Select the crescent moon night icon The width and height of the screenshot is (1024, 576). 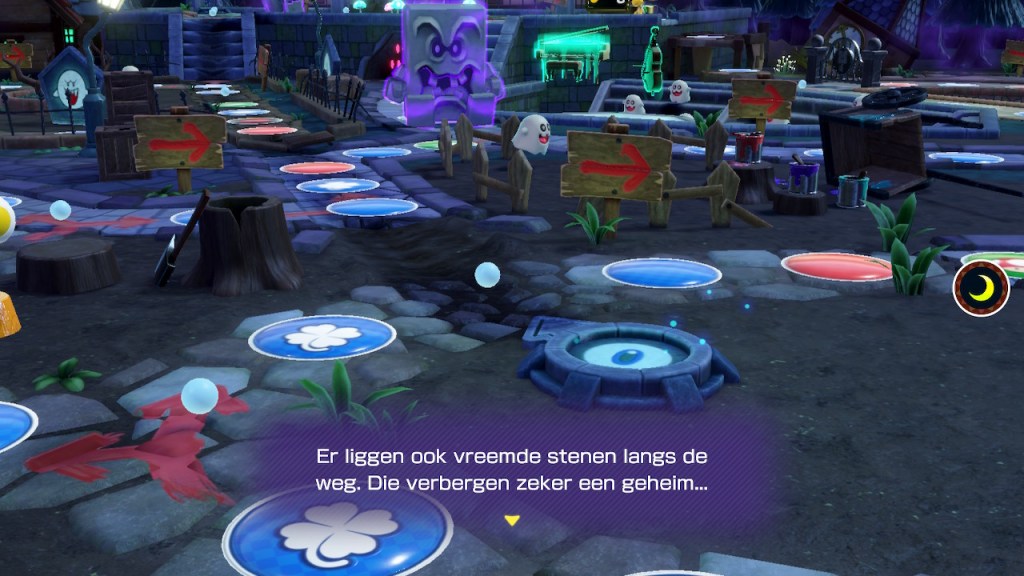(981, 288)
